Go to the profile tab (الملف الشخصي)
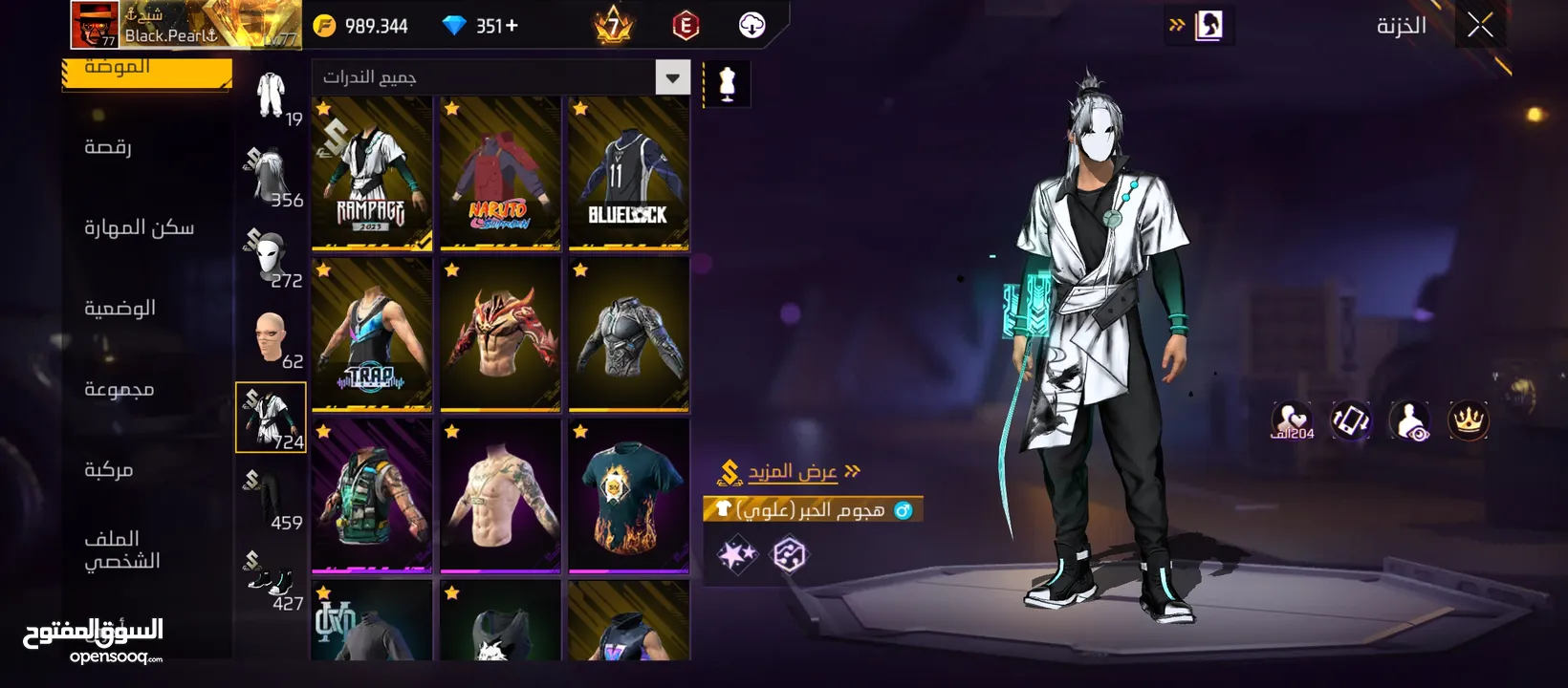1568x688 pixels. click(121, 549)
